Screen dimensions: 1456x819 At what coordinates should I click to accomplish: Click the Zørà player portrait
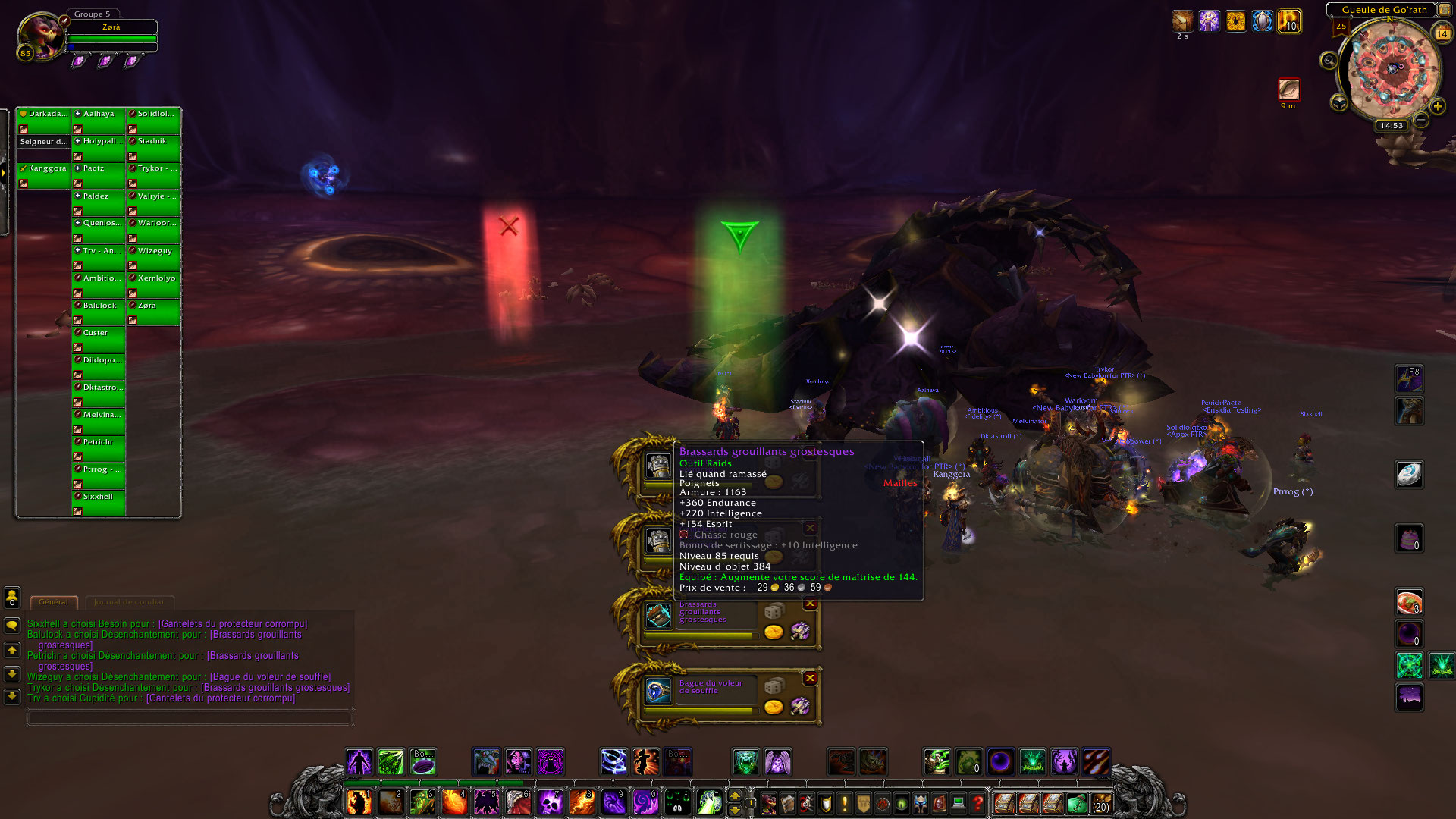click(40, 35)
